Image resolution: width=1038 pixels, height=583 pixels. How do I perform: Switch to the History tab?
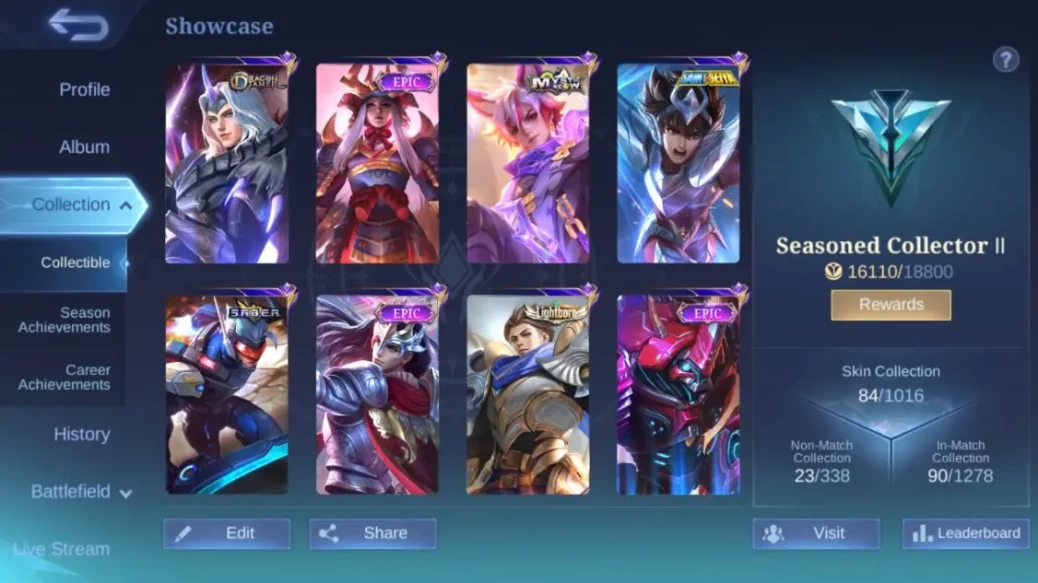coord(82,434)
